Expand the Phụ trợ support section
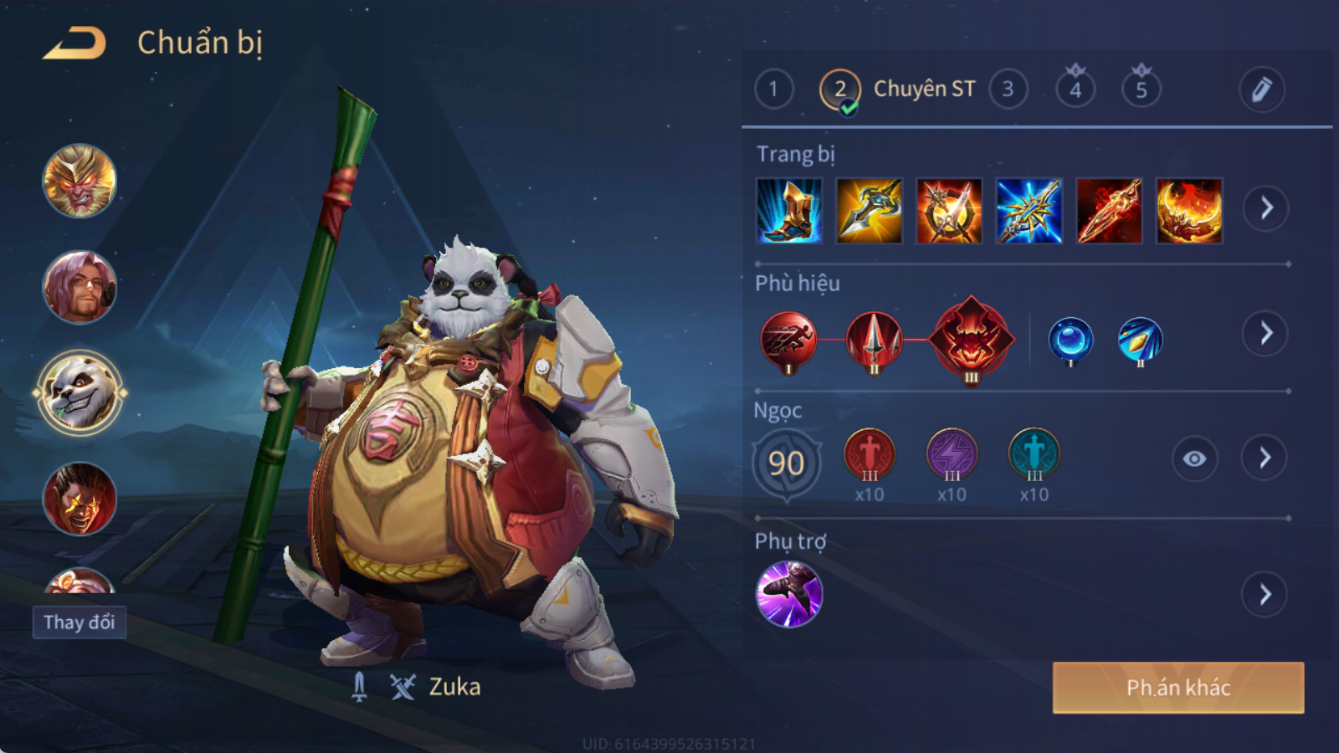Screen dimensions: 1339x753 [x=1265, y=594]
